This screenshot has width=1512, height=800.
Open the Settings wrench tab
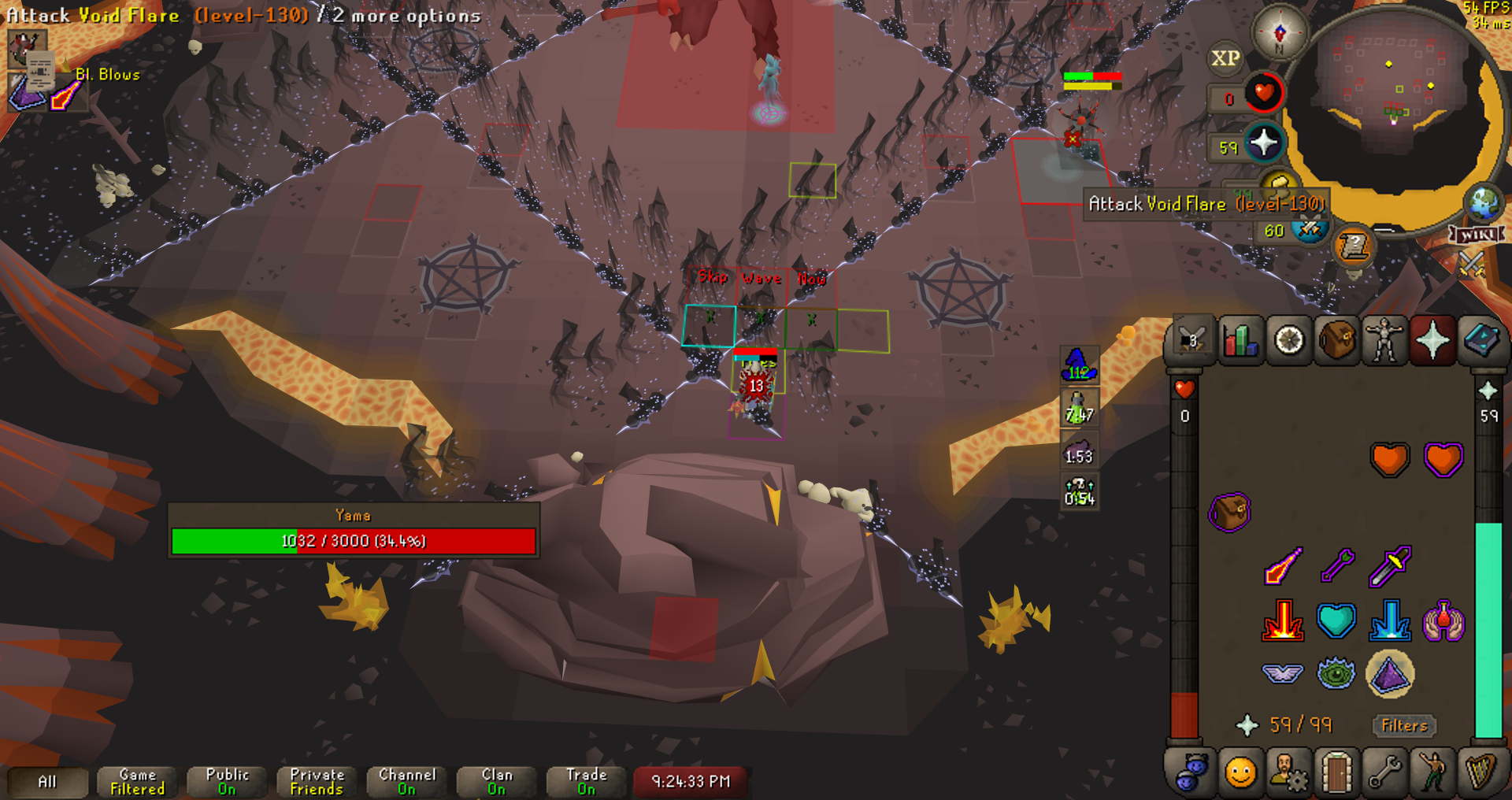pos(1384,772)
